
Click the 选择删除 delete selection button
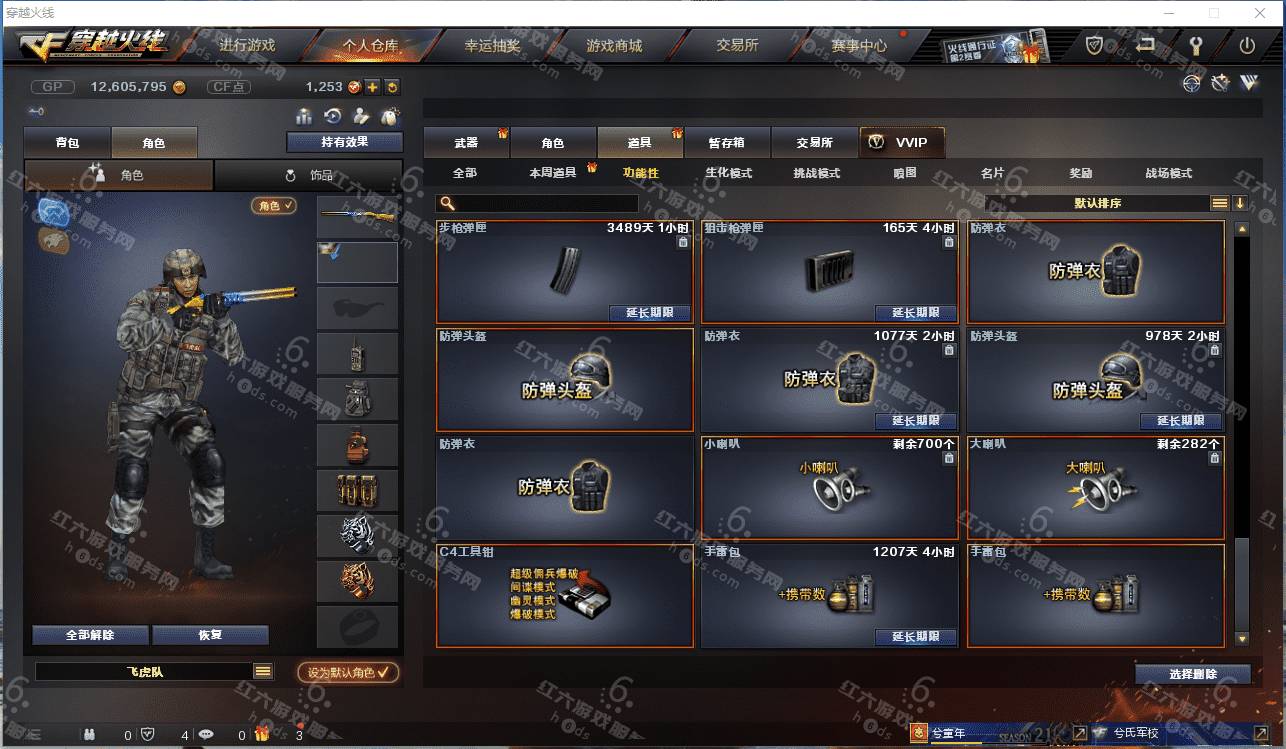(1192, 674)
